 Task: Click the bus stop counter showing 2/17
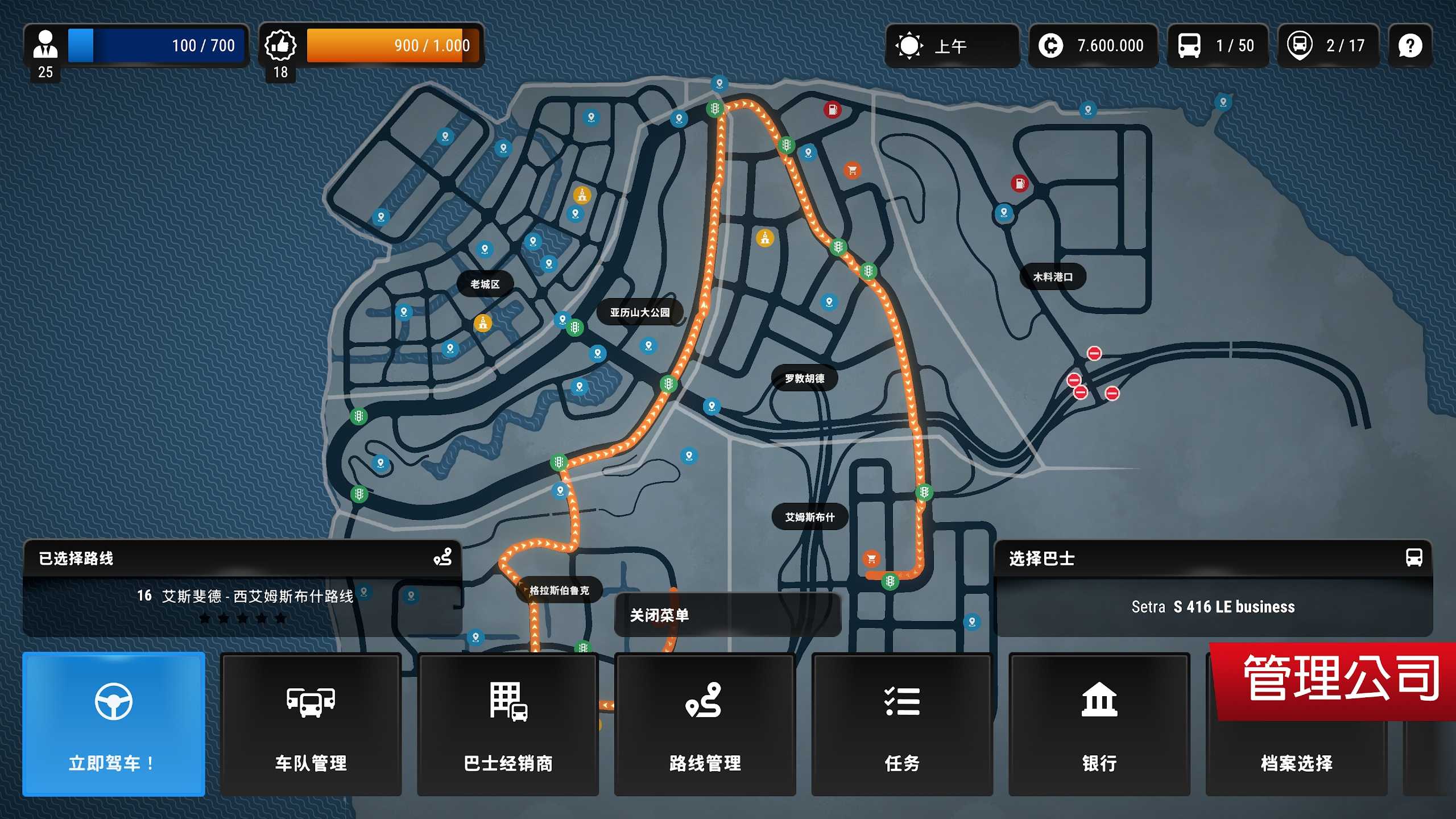[x=1327, y=45]
